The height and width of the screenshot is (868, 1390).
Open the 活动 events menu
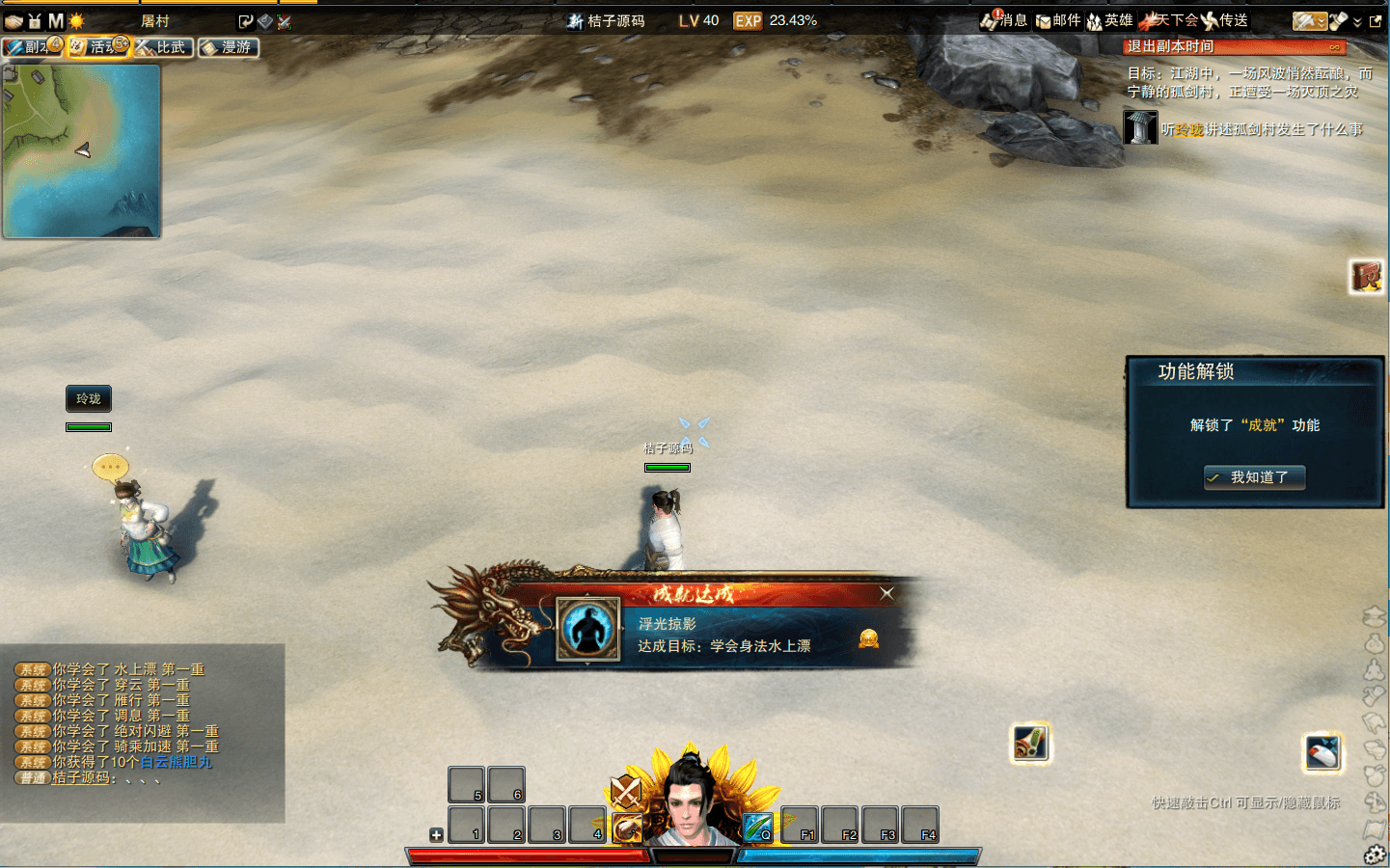[98, 47]
